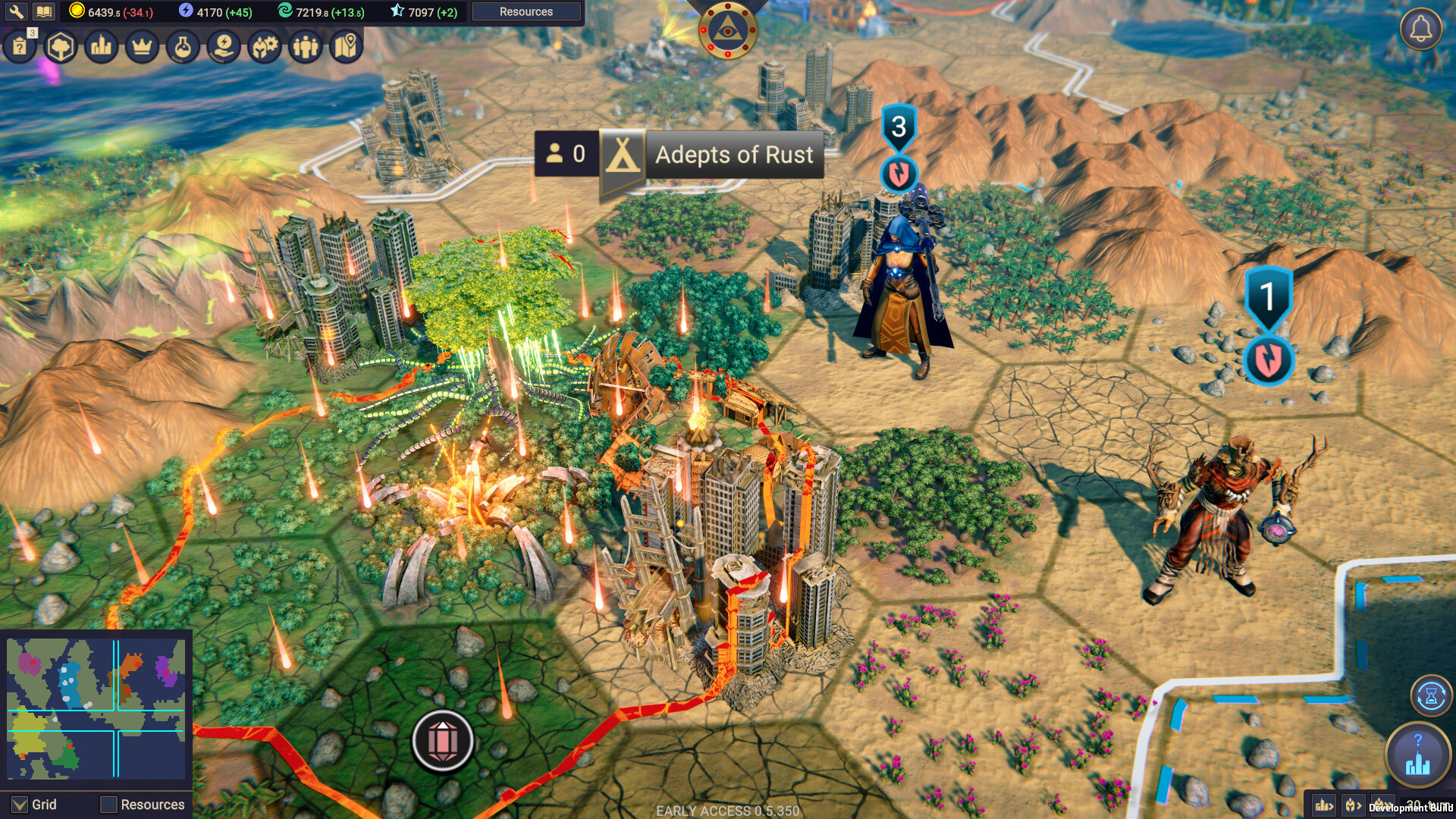
Task: Enable the Resources checkbox under minimap
Action: 109,805
